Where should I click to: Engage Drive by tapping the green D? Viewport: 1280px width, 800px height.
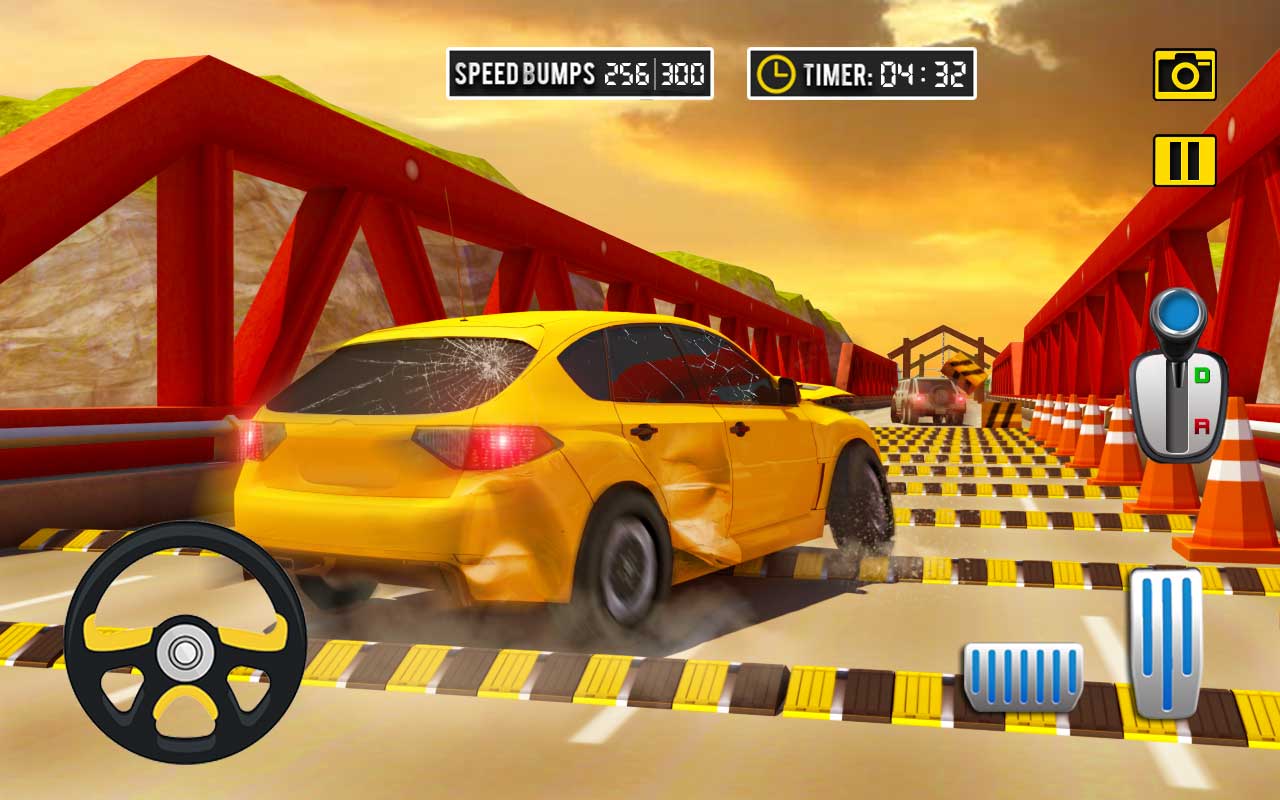click(x=1201, y=374)
